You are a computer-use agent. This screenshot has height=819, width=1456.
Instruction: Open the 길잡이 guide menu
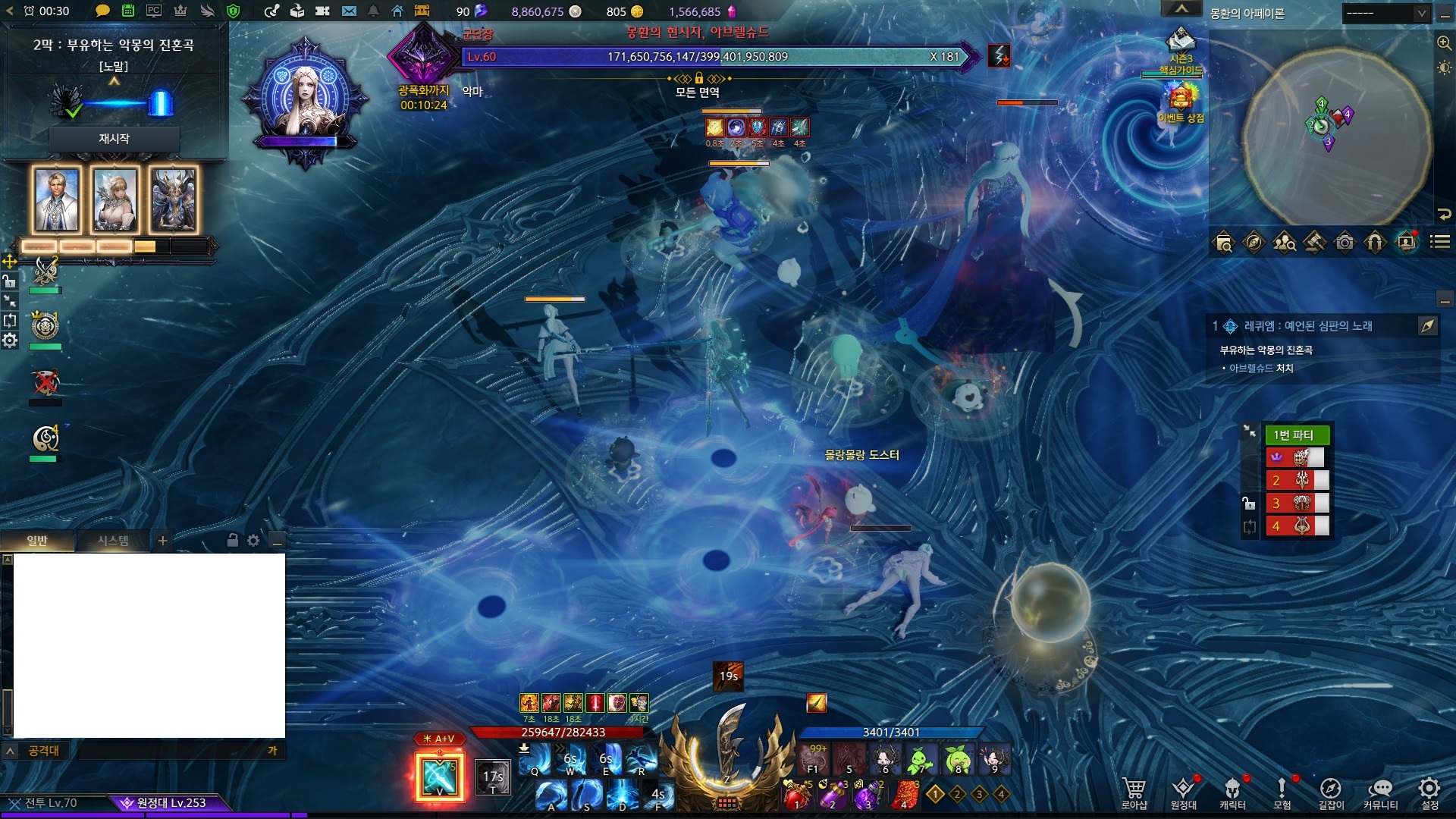pyautogui.click(x=1331, y=792)
